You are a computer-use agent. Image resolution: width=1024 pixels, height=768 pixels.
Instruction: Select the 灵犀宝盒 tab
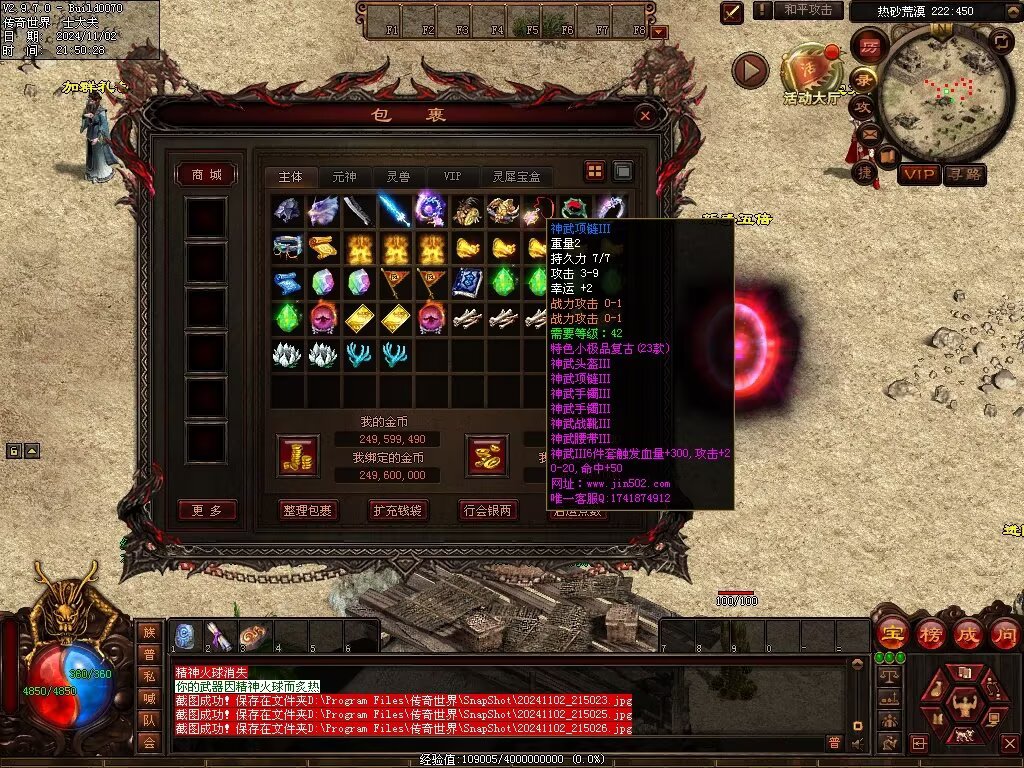(516, 177)
